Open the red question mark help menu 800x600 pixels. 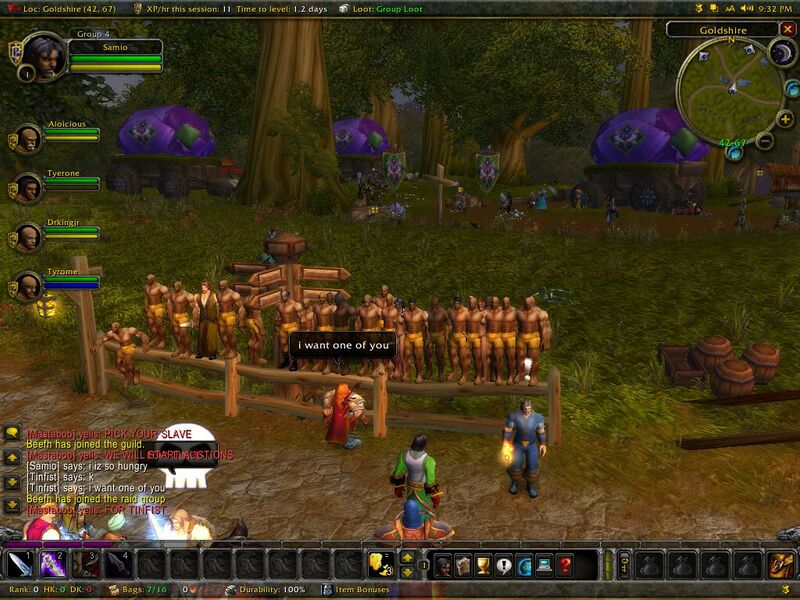pyautogui.click(x=565, y=565)
